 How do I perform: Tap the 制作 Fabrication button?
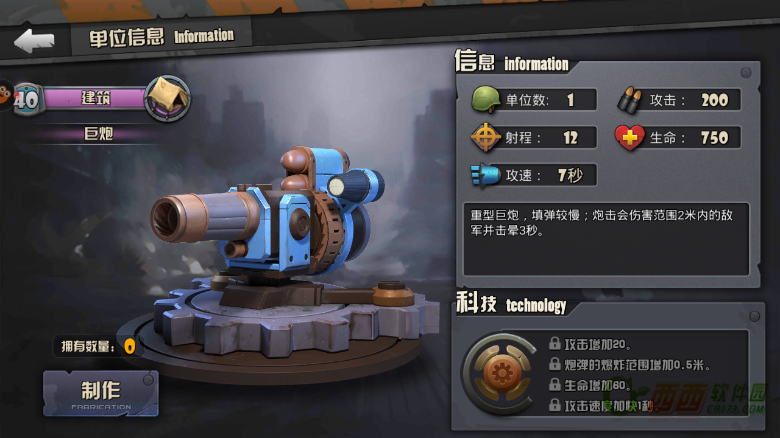point(100,393)
